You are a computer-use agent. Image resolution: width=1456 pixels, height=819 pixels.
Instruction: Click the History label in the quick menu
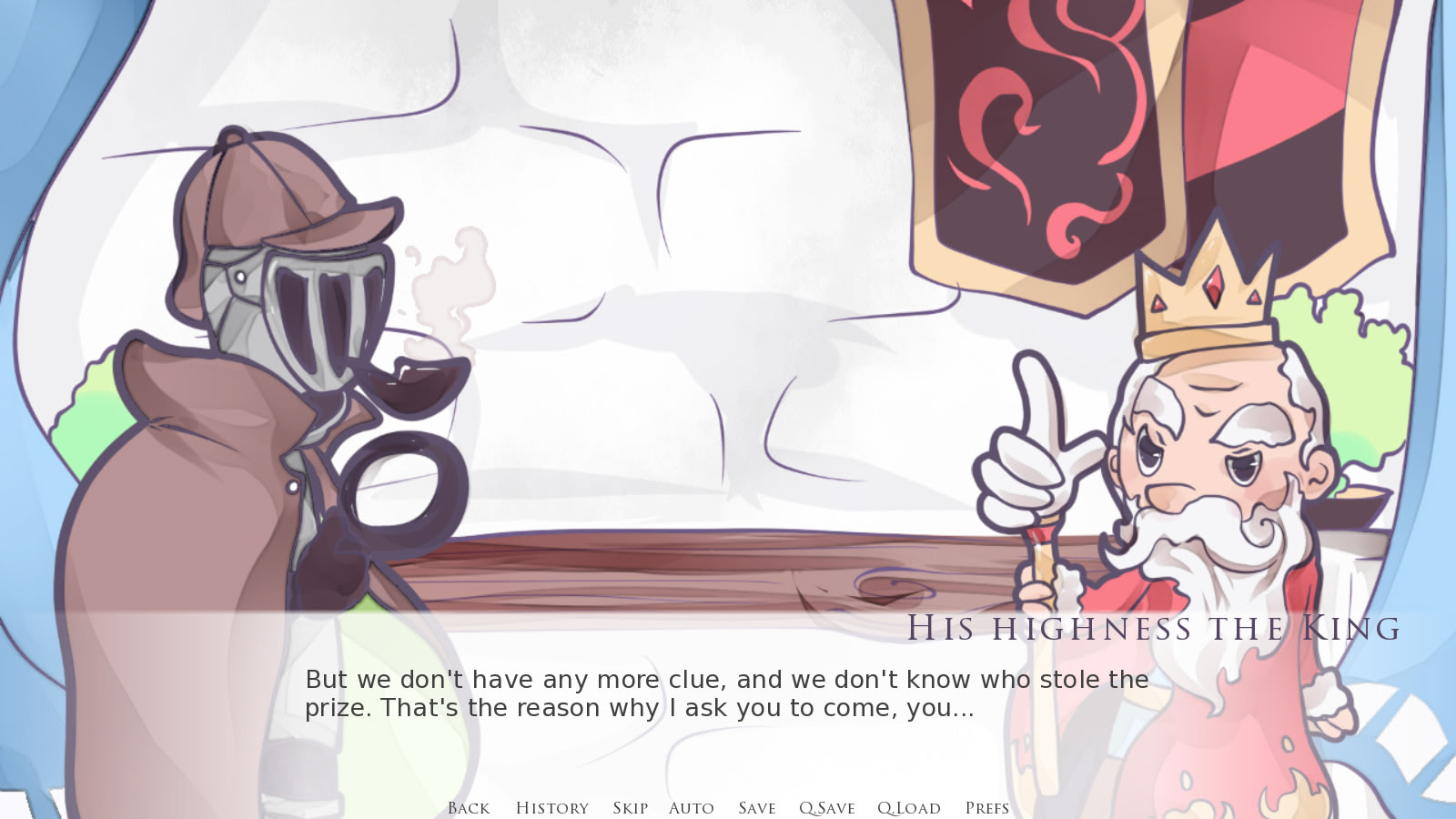(x=551, y=808)
